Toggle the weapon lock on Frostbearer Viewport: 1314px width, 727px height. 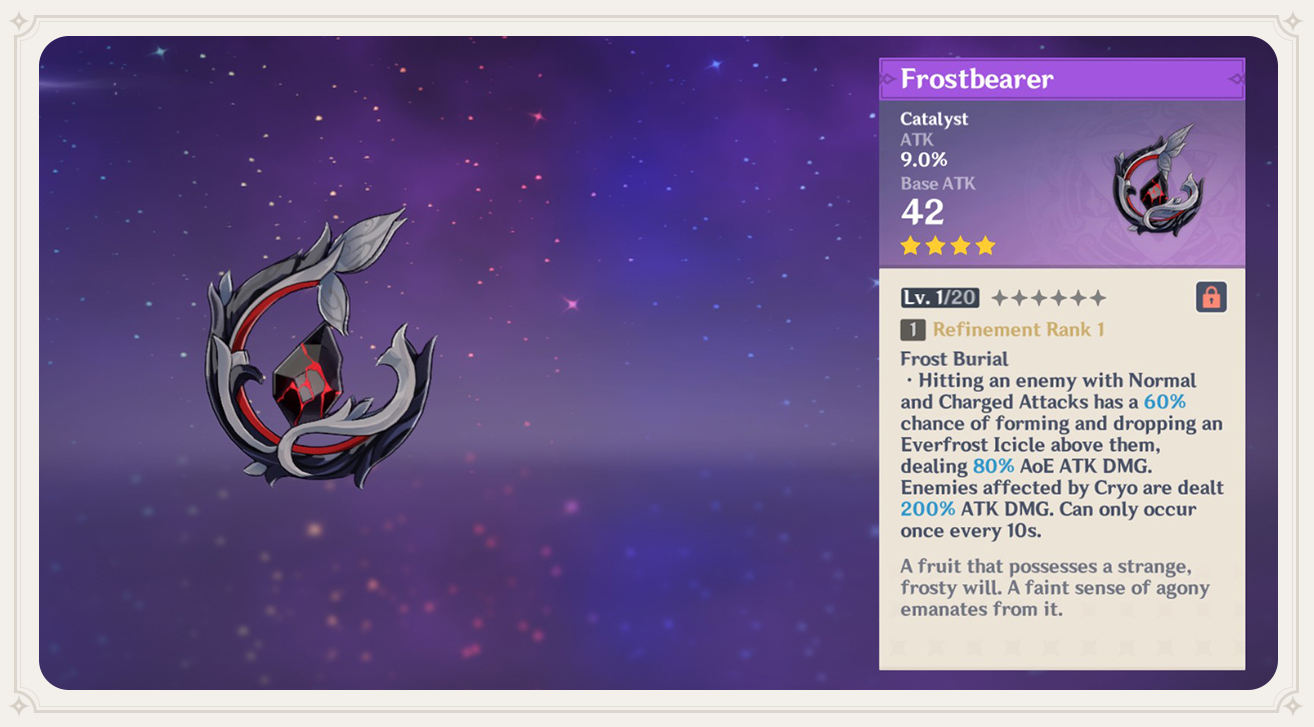1211,297
